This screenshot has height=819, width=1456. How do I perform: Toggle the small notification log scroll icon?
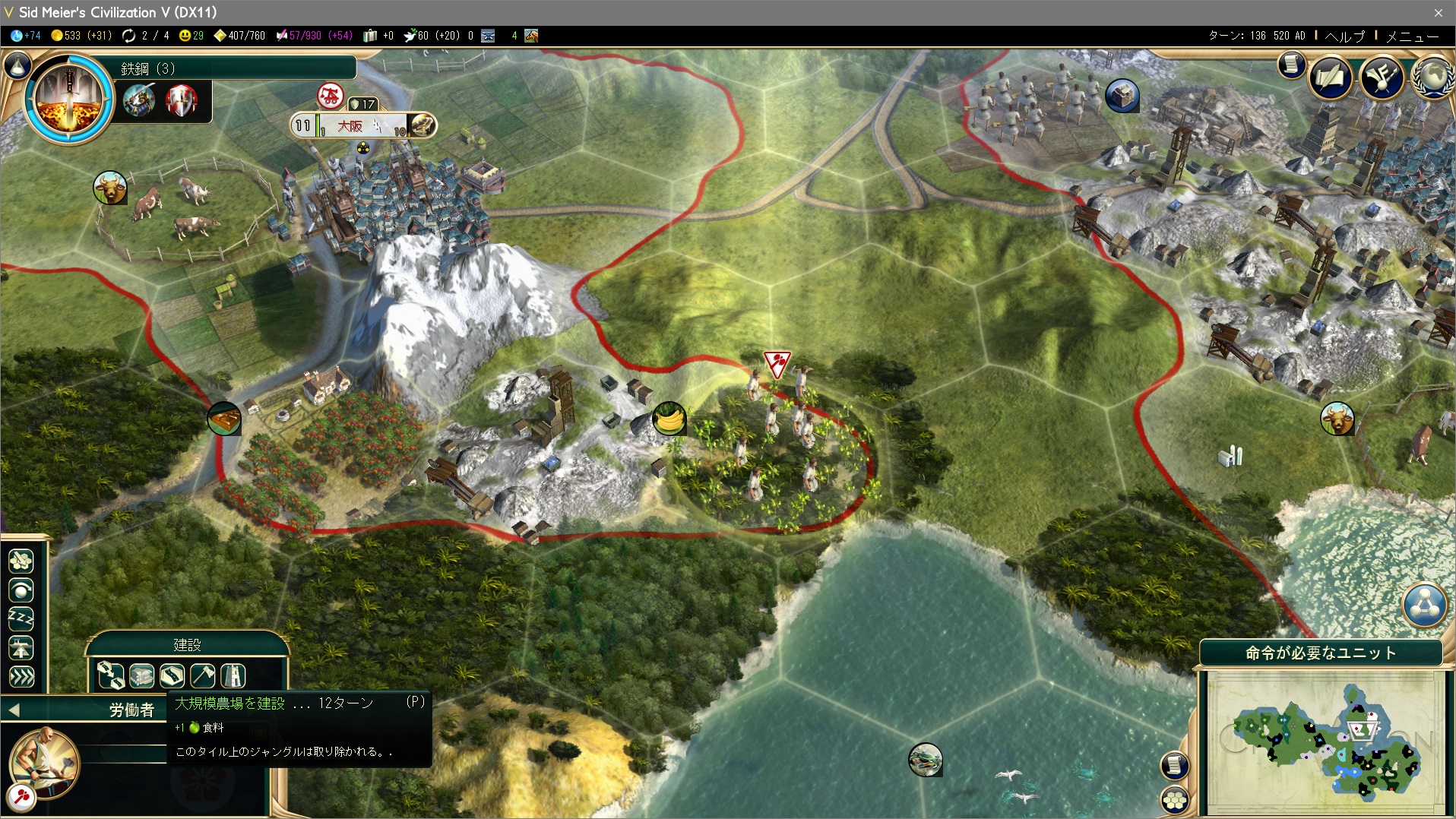pyautogui.click(x=1291, y=65)
